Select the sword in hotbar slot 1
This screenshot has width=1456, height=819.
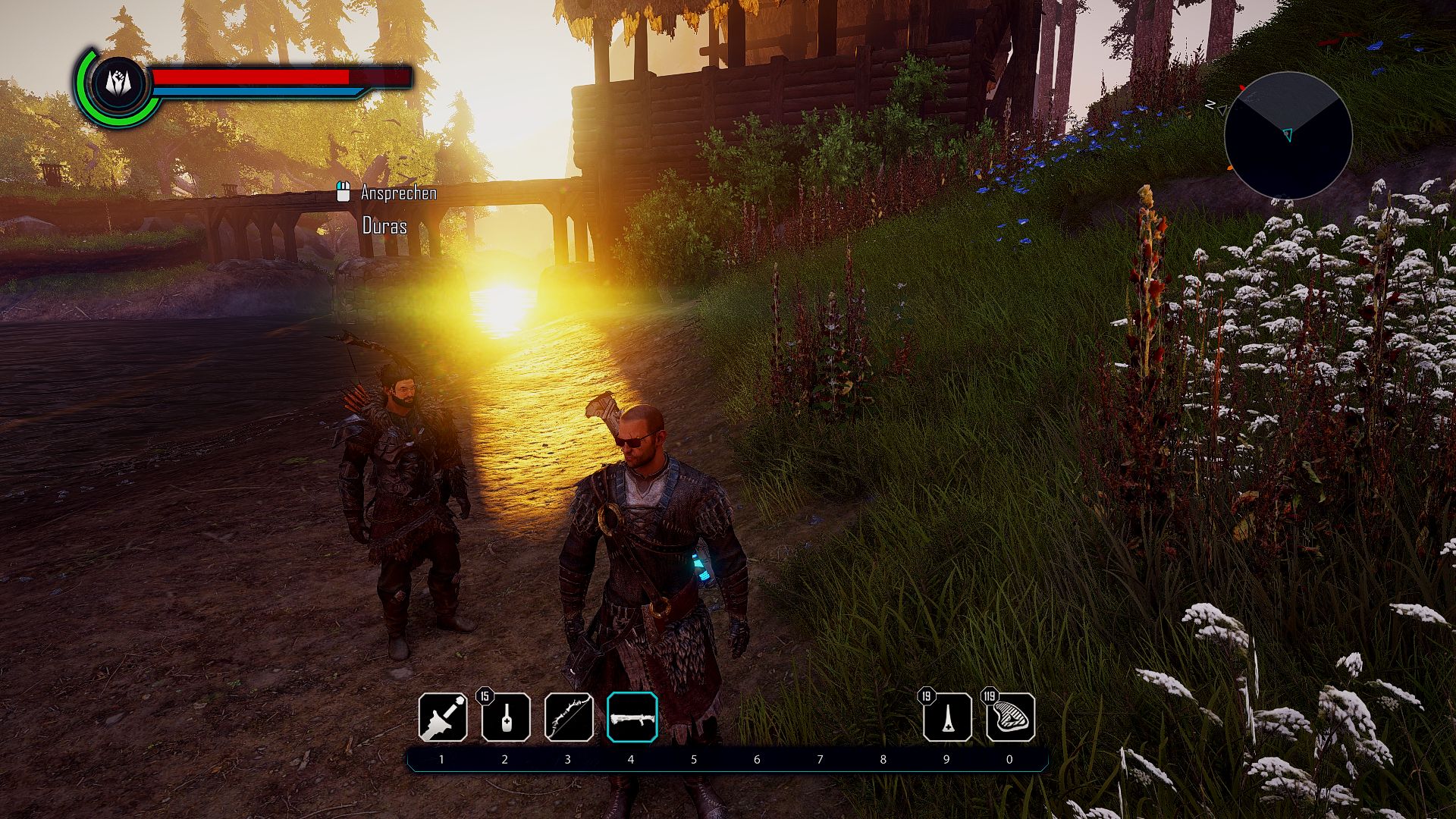point(443,717)
